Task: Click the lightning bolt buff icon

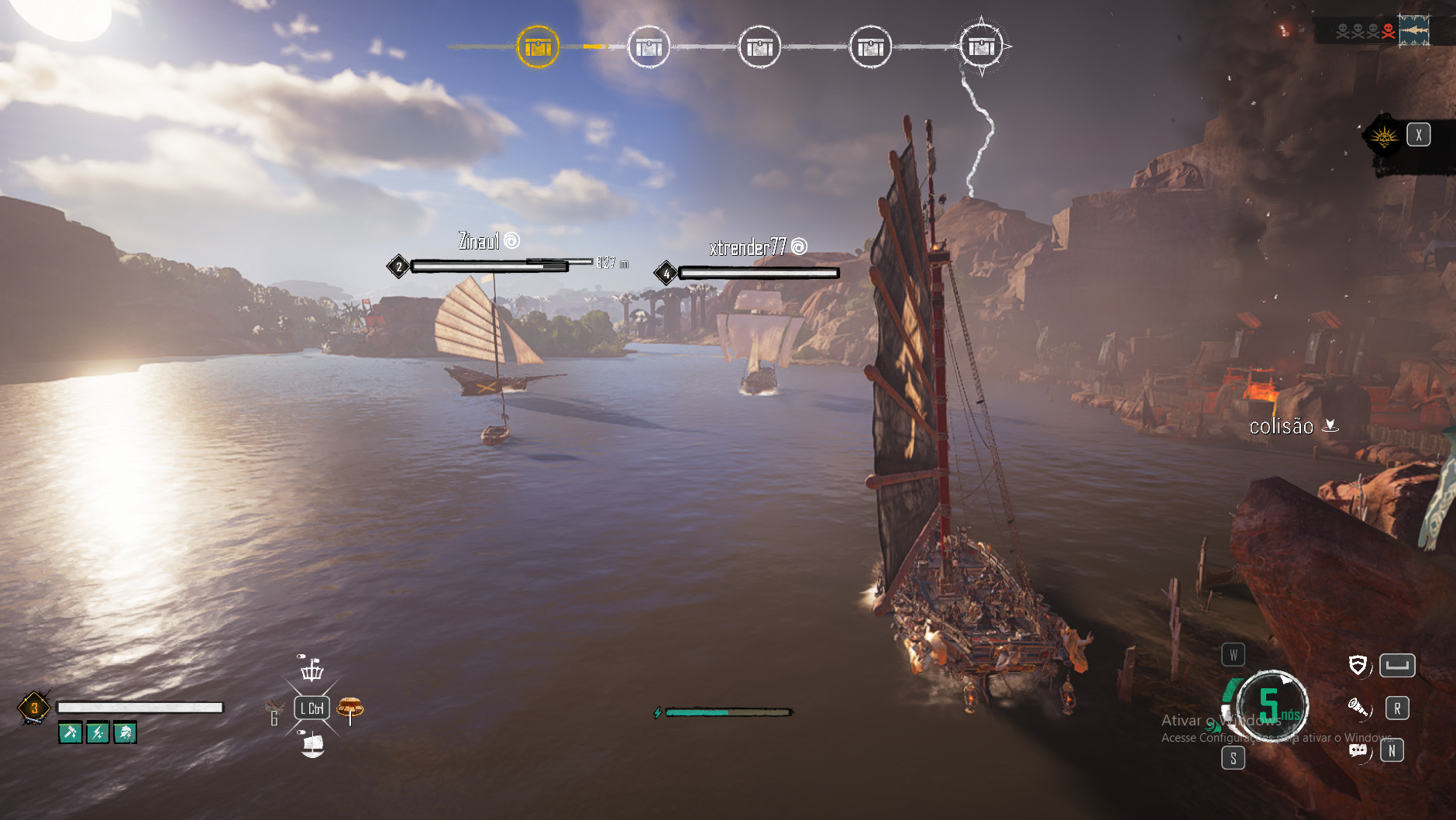Action: pos(98,732)
